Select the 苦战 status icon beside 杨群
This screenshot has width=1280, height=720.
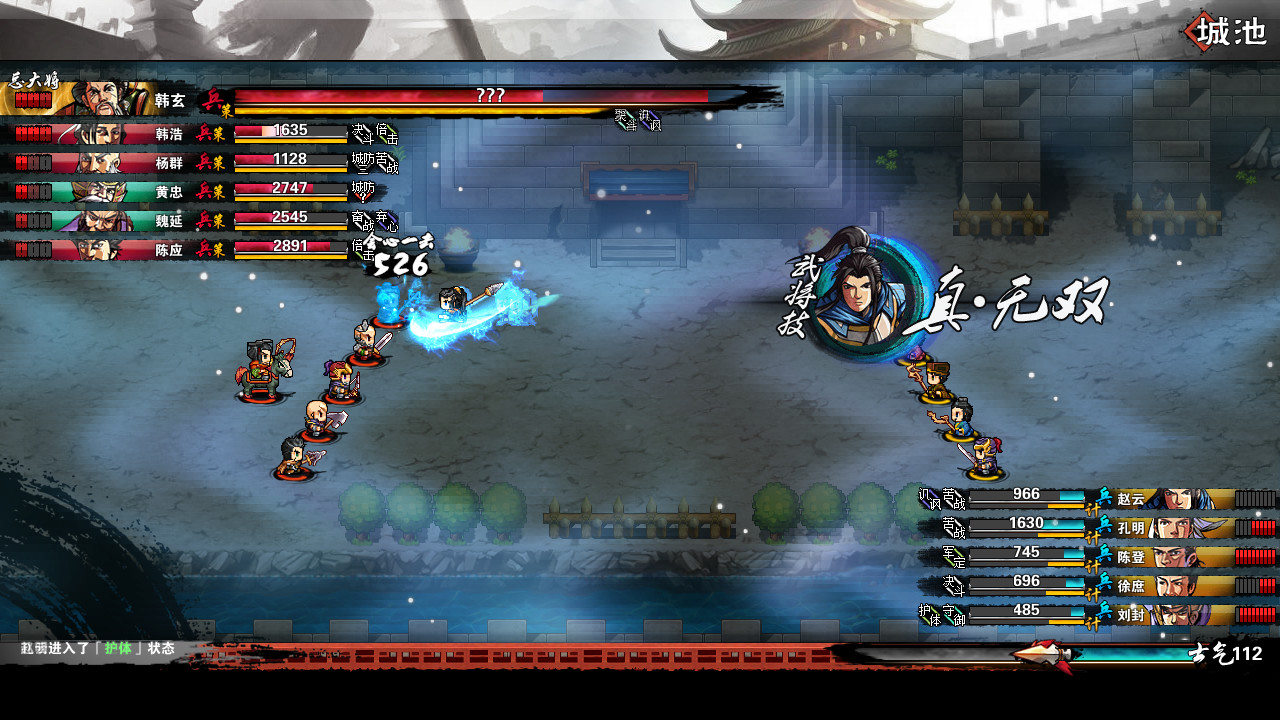tap(388, 163)
